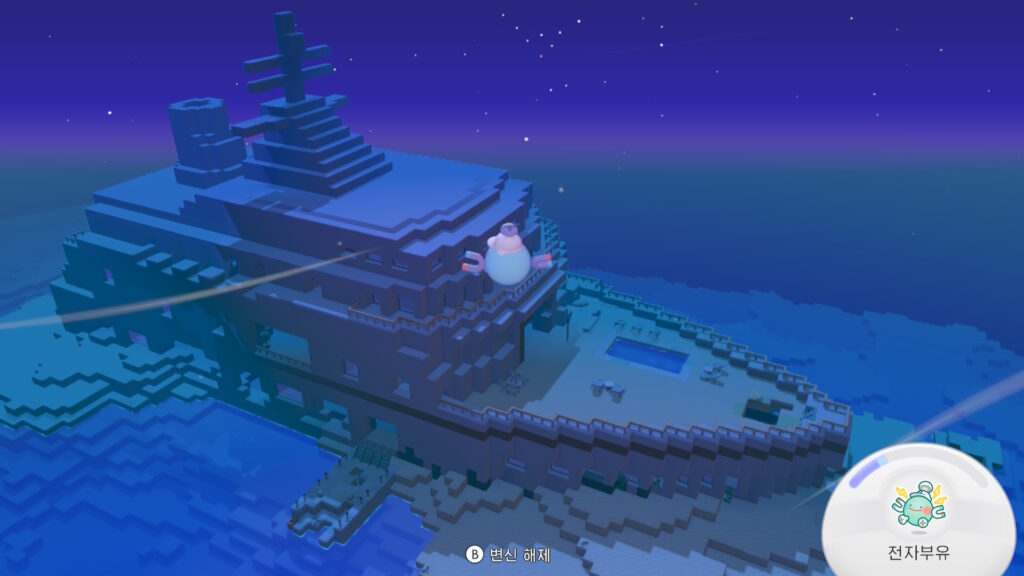Image resolution: width=1024 pixels, height=576 pixels.
Task: Select the 전자부유 ability icon
Action: coord(918,509)
